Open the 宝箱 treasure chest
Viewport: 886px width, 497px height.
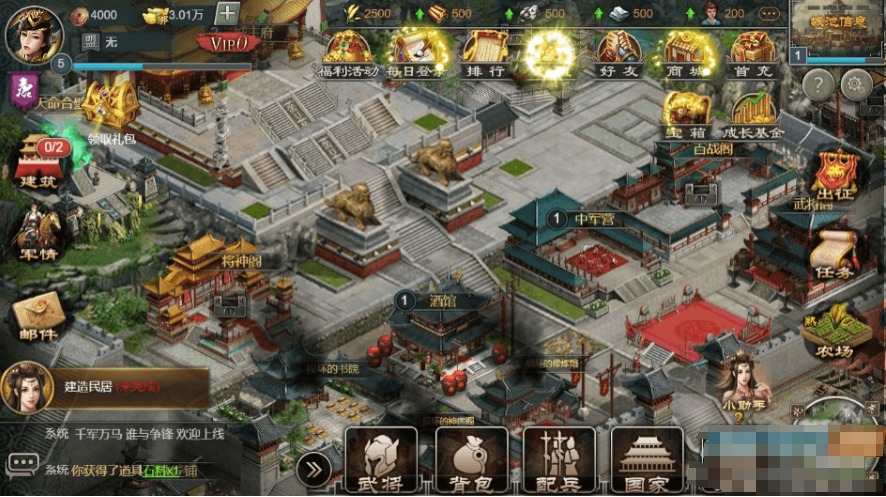687,115
